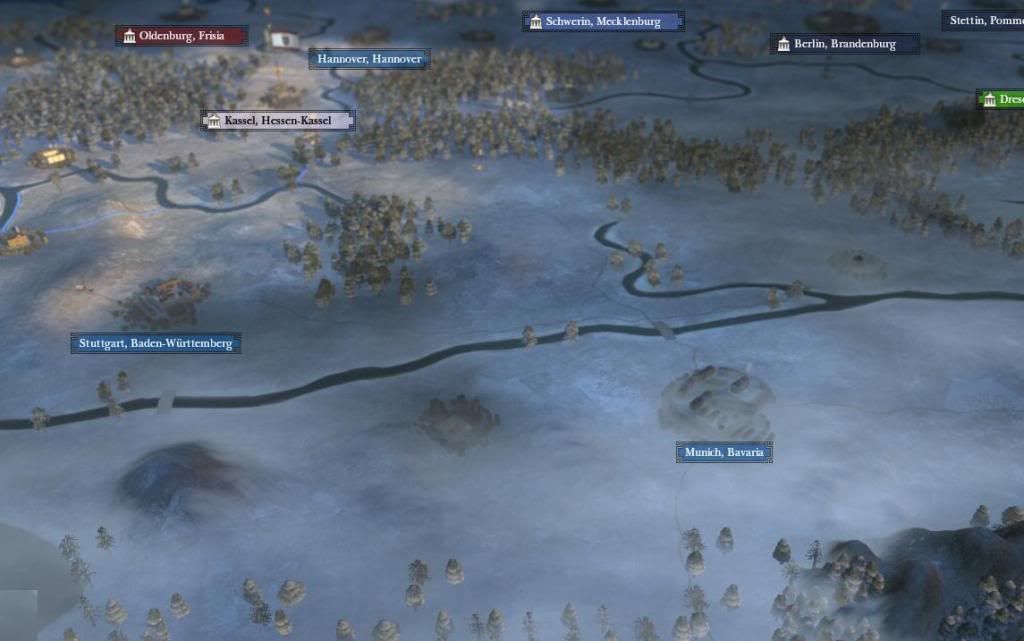The width and height of the screenshot is (1024, 641).
Task: Click the Hannover, Hannover label
Action: coord(369,59)
